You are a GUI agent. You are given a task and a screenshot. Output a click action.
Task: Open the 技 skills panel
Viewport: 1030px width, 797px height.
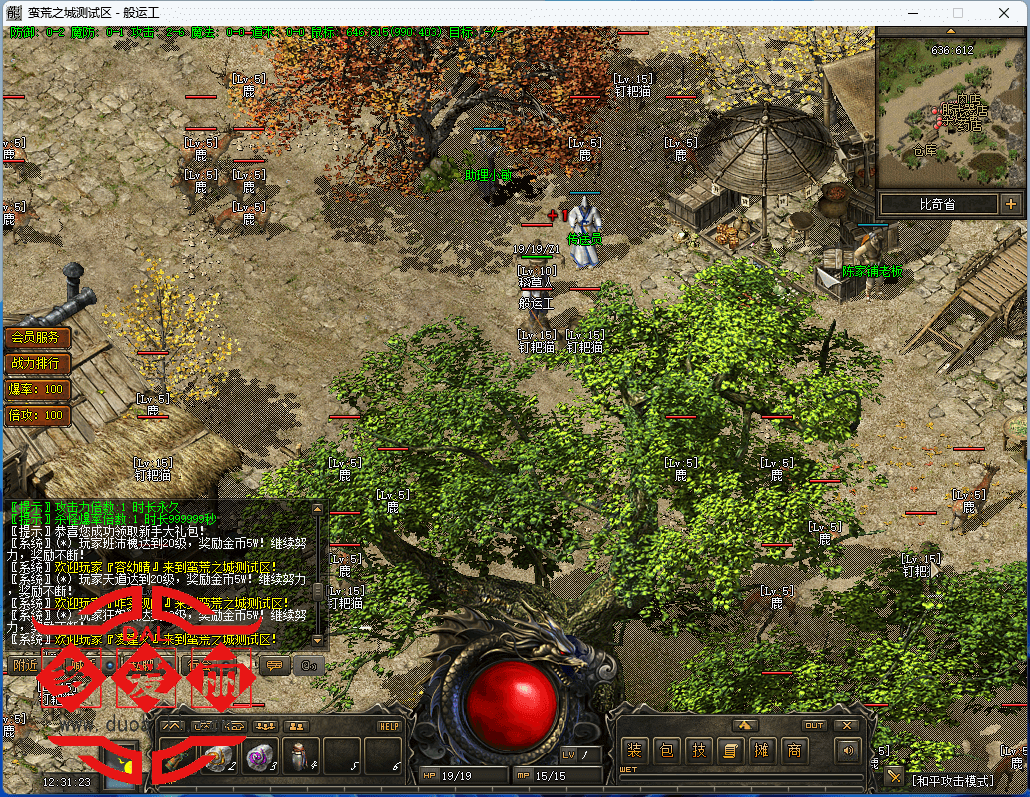(700, 750)
